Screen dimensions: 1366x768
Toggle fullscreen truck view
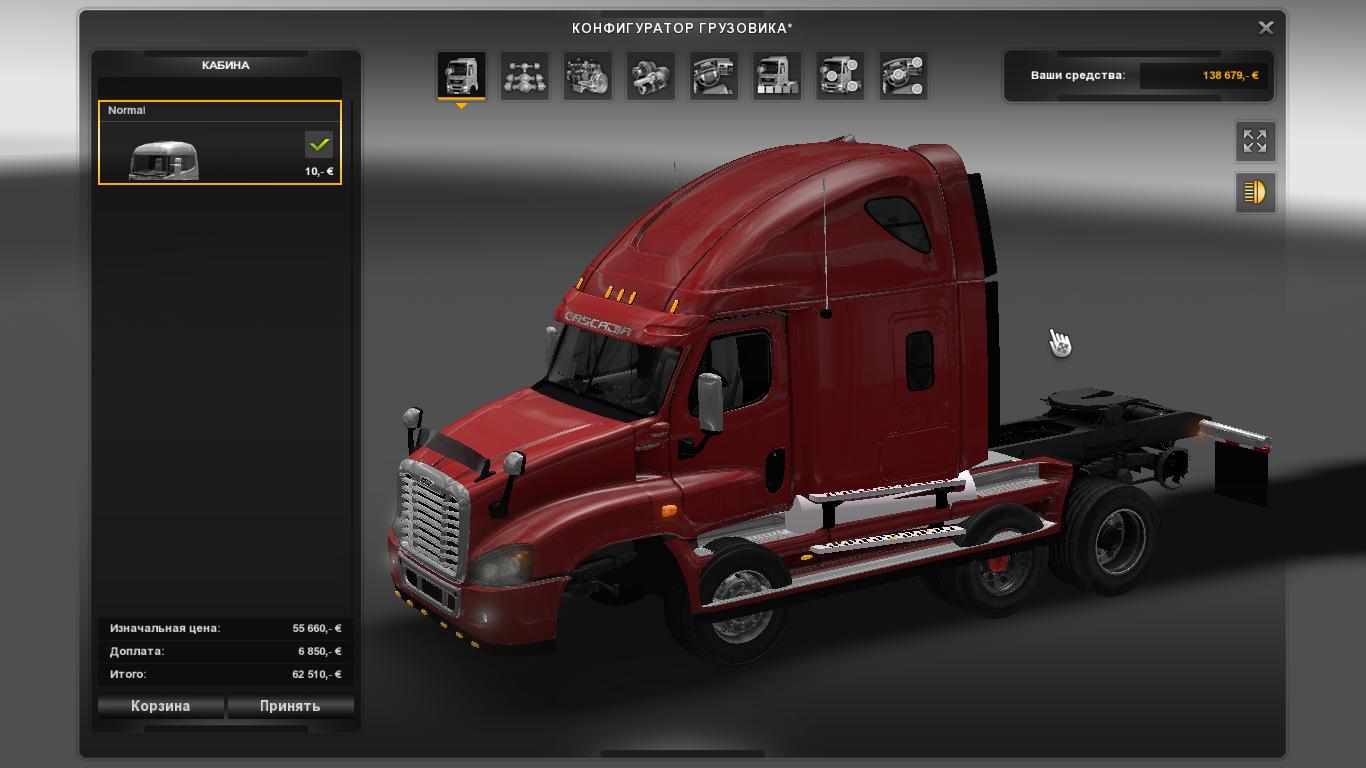[x=1255, y=141]
